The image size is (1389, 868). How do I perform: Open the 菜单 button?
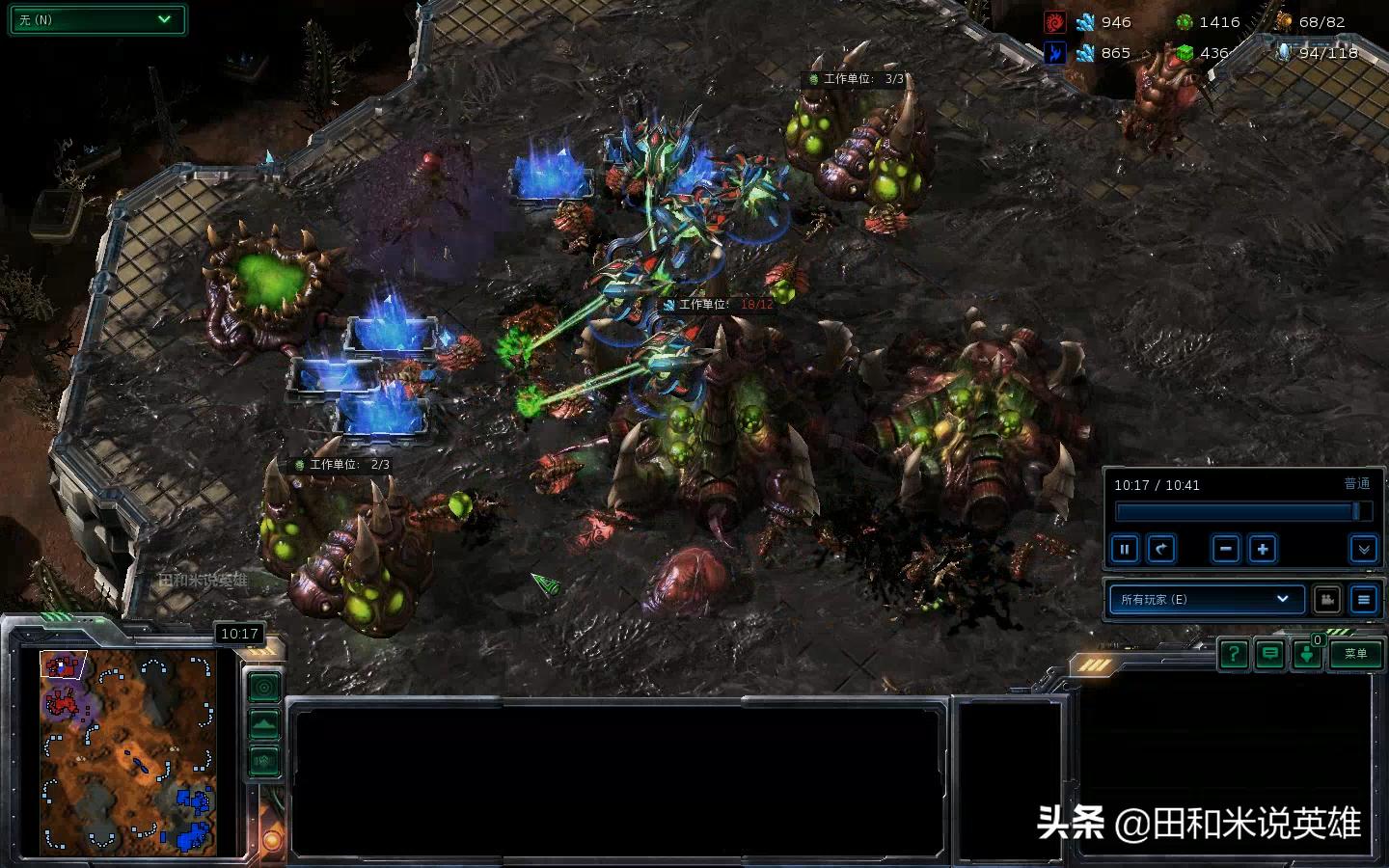point(1355,655)
